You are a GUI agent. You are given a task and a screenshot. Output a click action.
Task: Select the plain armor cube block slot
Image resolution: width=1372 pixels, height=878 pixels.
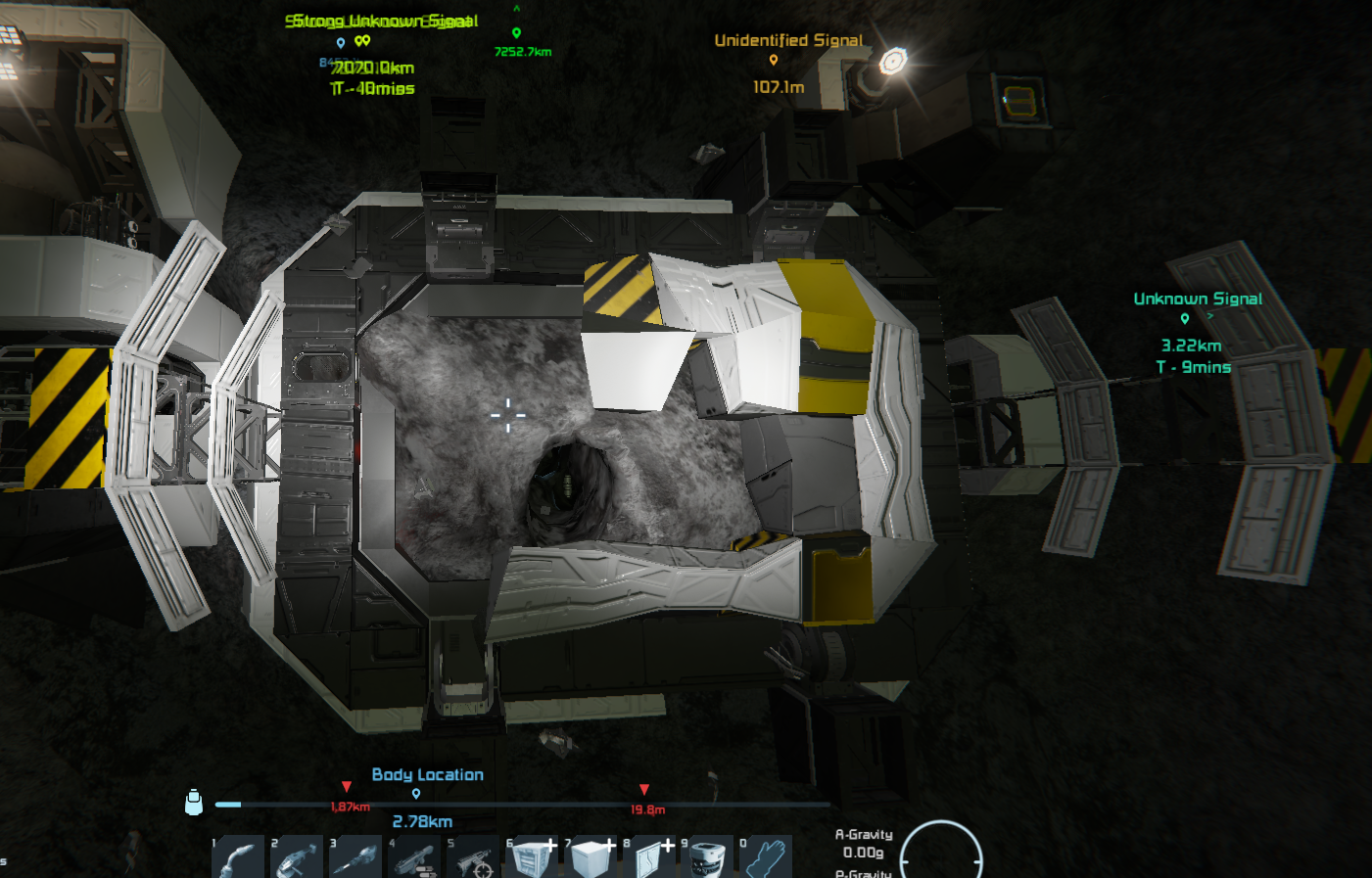coord(591,858)
